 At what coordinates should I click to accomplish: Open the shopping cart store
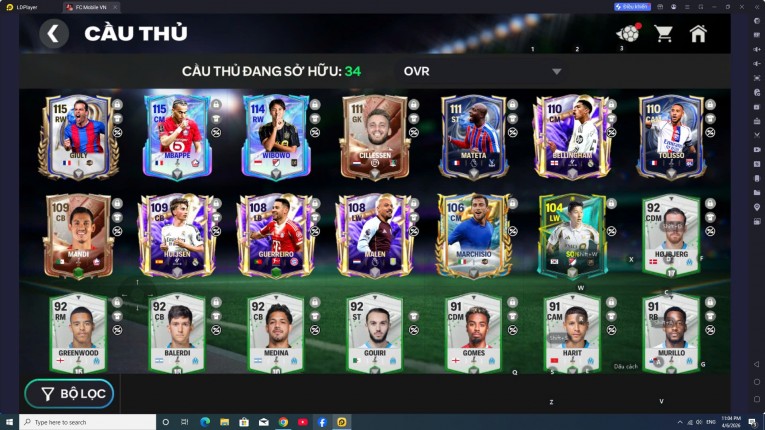663,34
